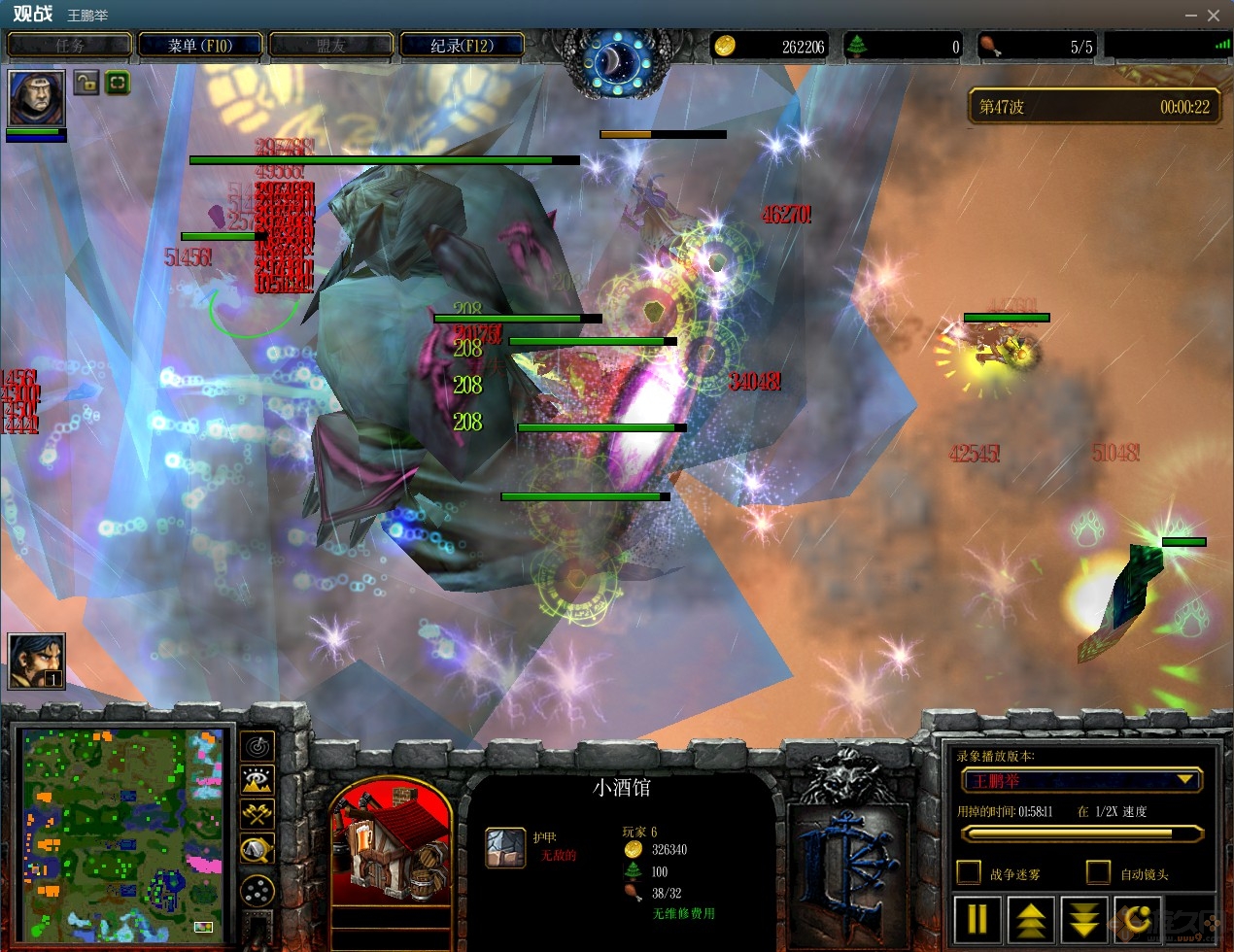Select the hooded hero portrait

tap(37, 97)
